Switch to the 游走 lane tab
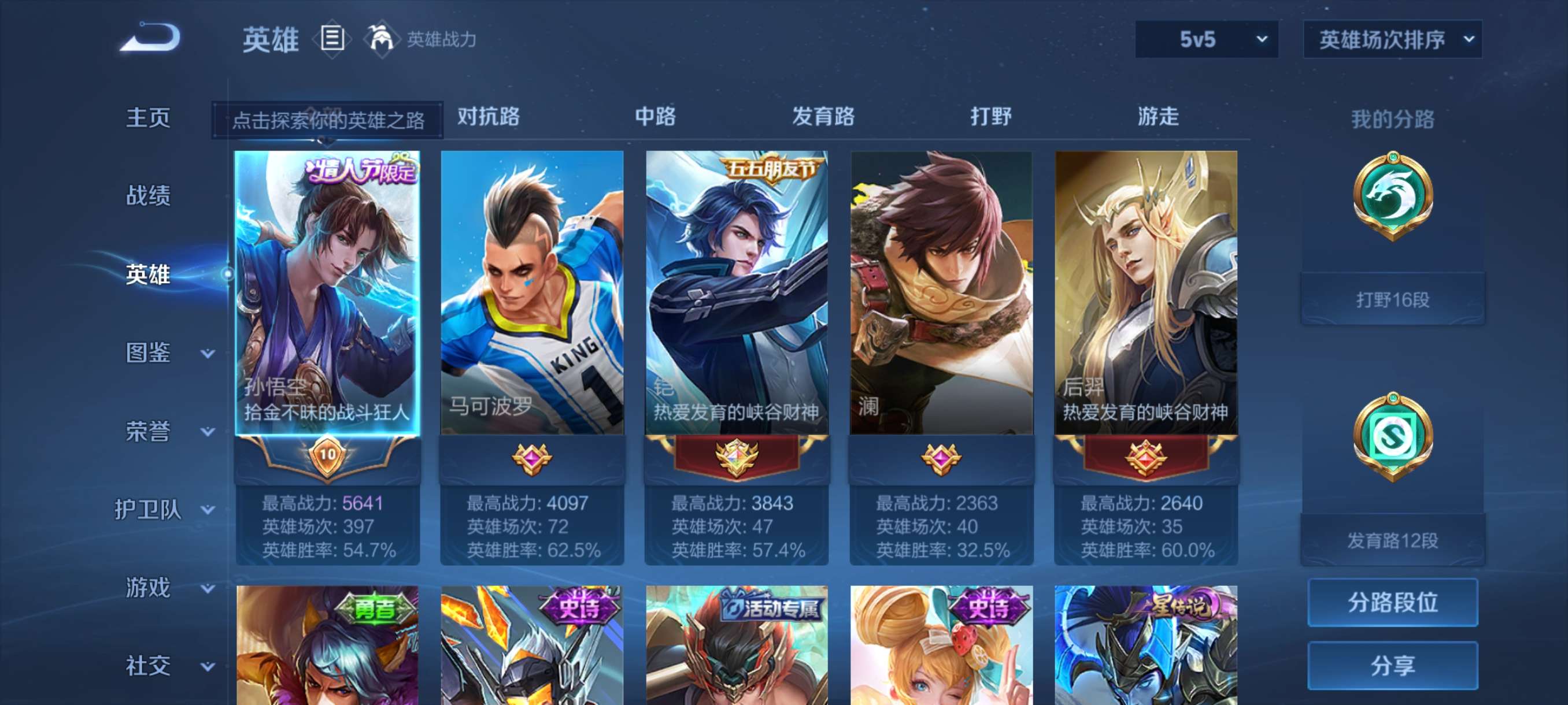The width and height of the screenshot is (1568, 705). coord(1157,118)
